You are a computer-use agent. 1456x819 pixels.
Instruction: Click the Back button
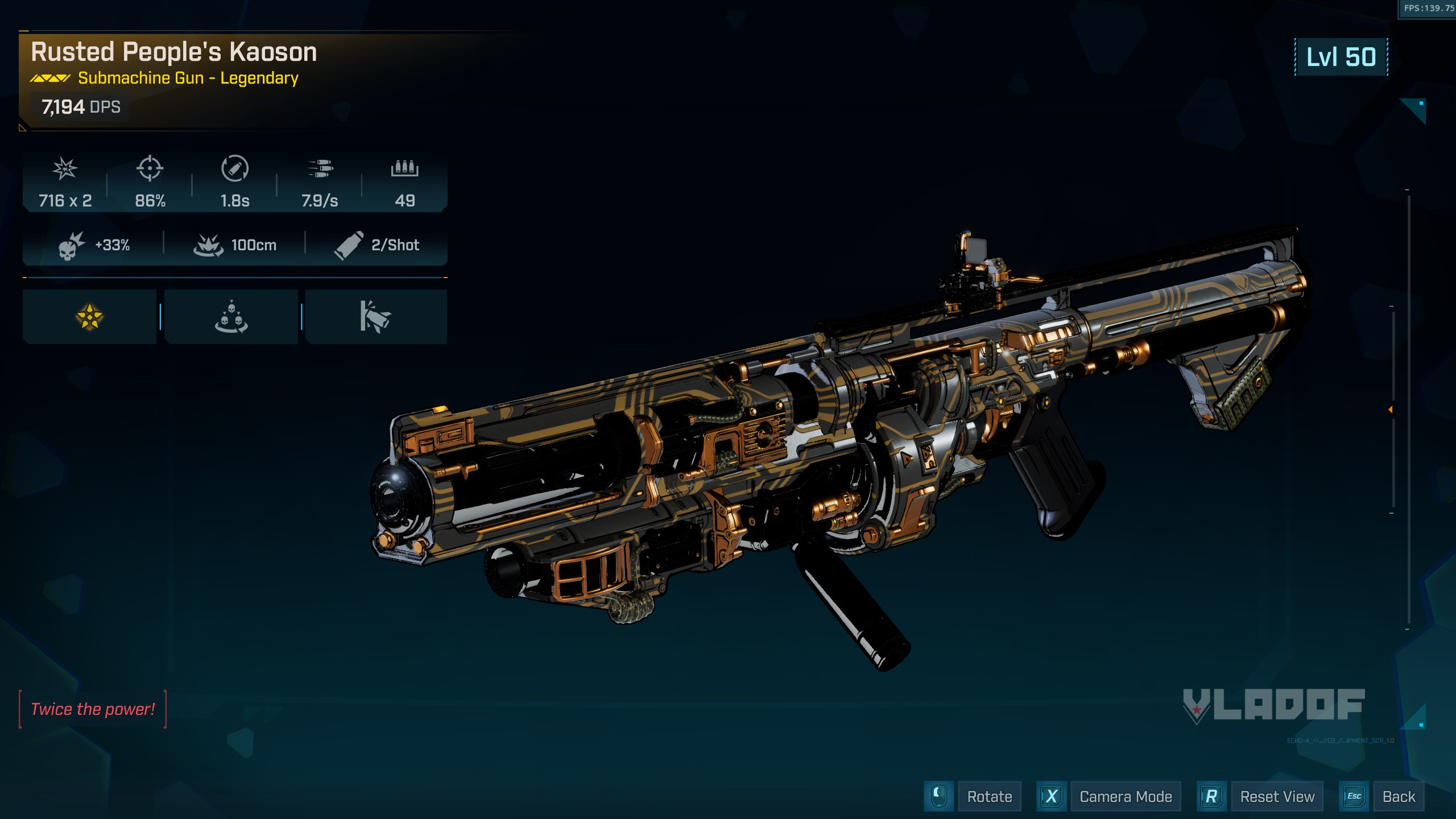pos(1398,797)
